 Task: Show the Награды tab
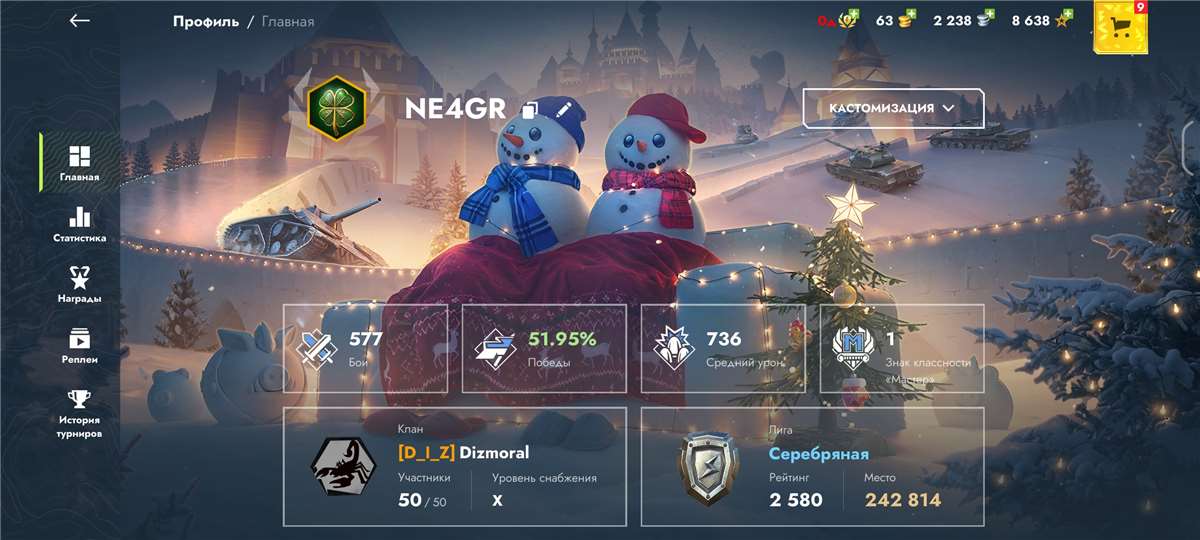pyautogui.click(x=79, y=285)
